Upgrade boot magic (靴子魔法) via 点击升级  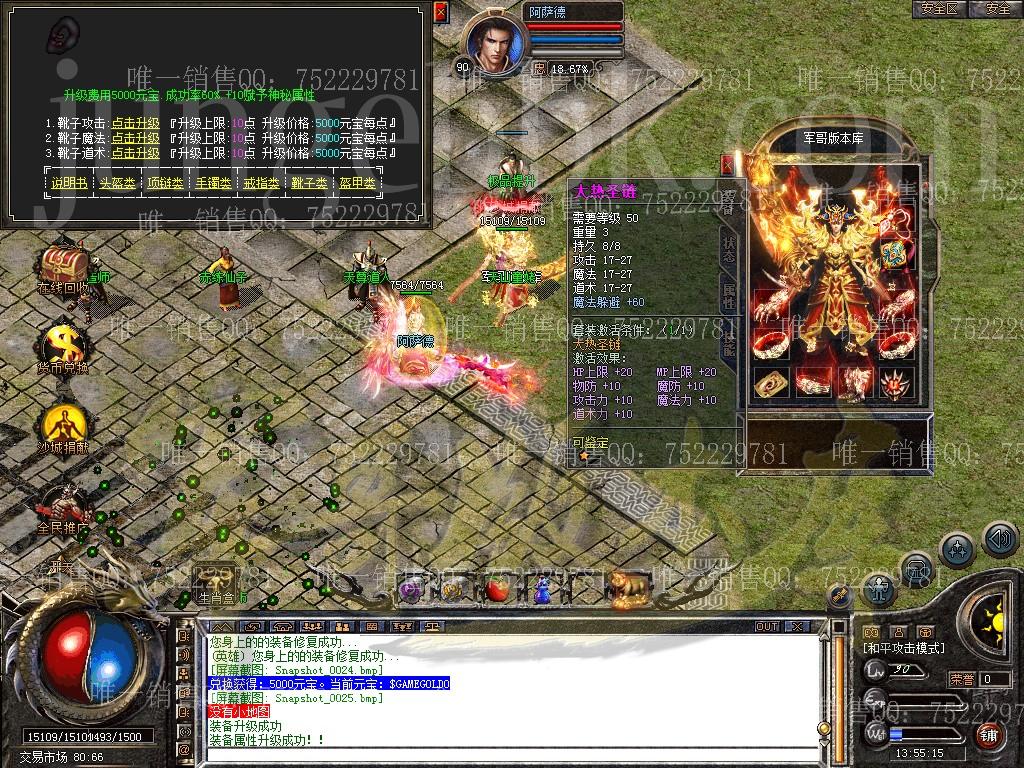click(135, 139)
